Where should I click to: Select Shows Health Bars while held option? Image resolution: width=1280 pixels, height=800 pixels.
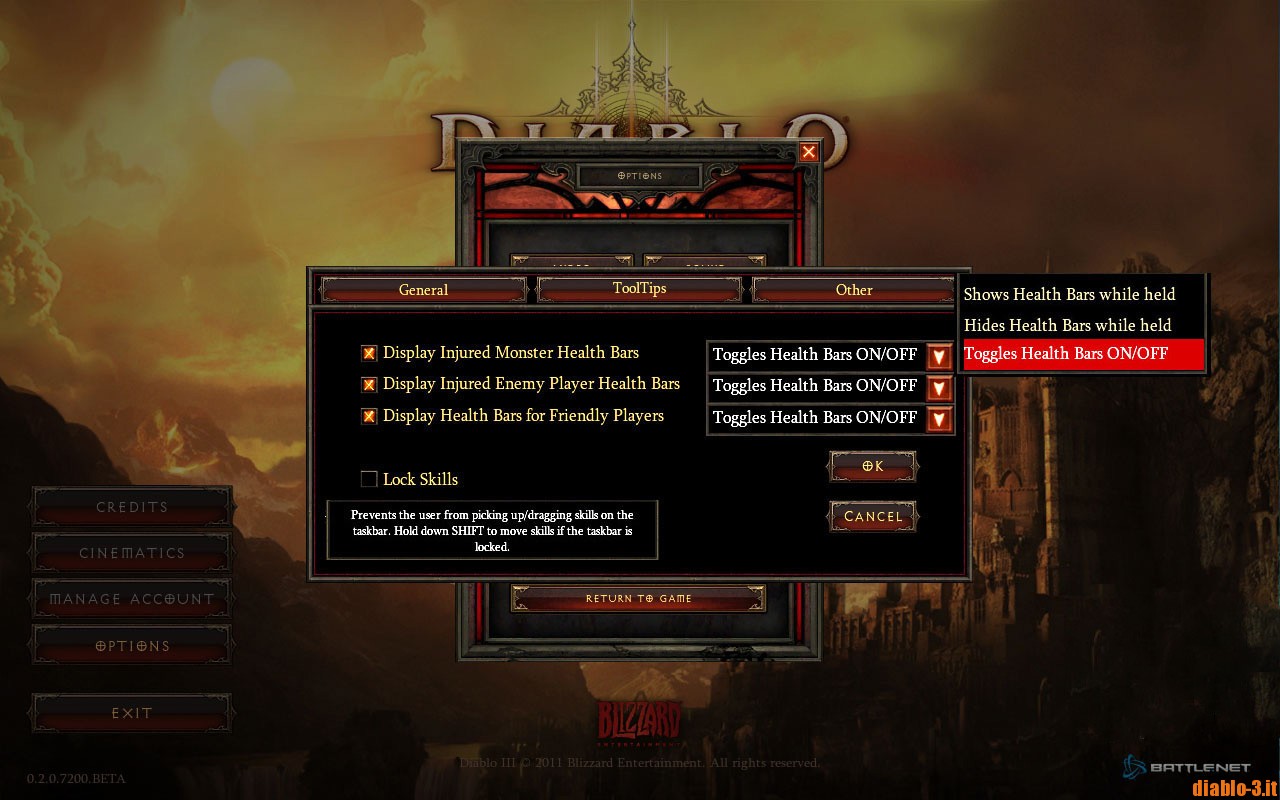pyautogui.click(x=1069, y=294)
